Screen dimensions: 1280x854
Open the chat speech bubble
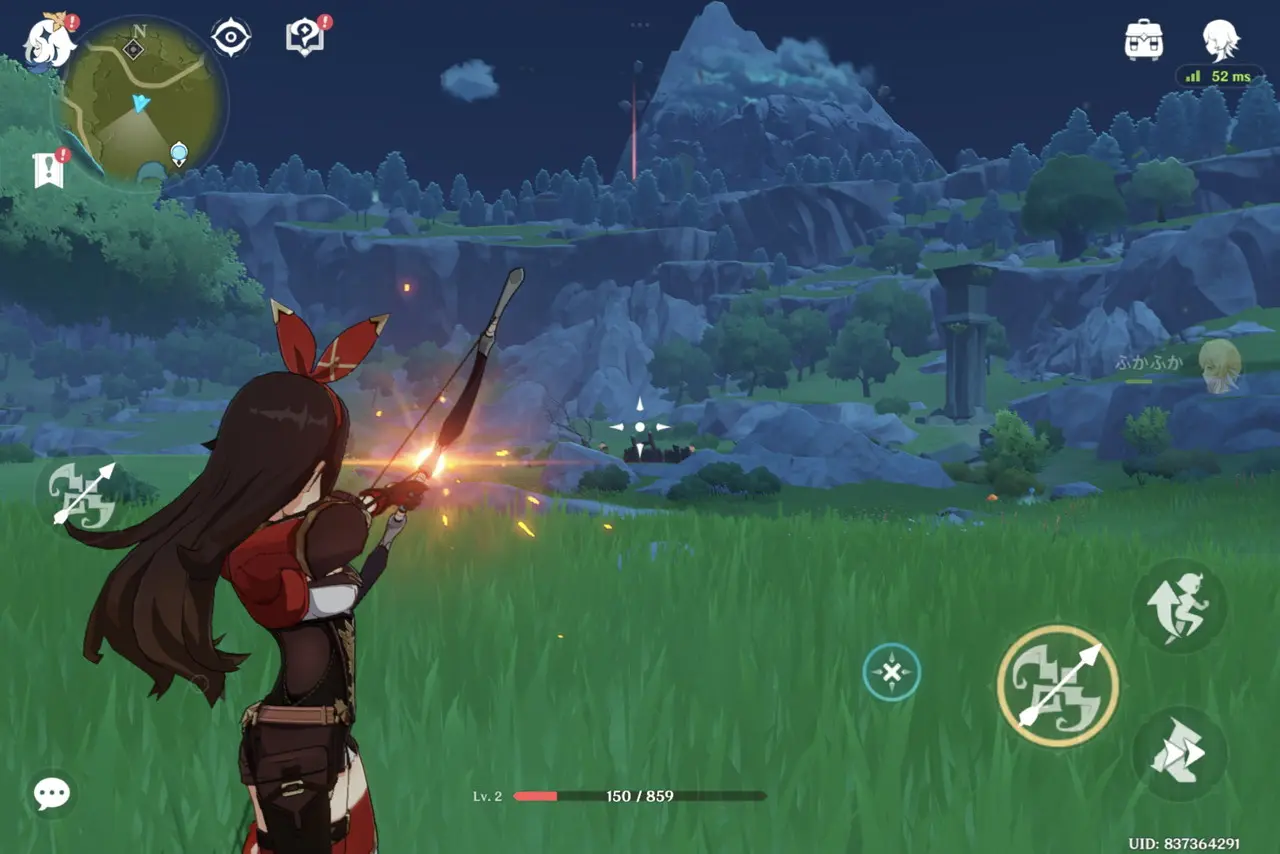point(51,794)
